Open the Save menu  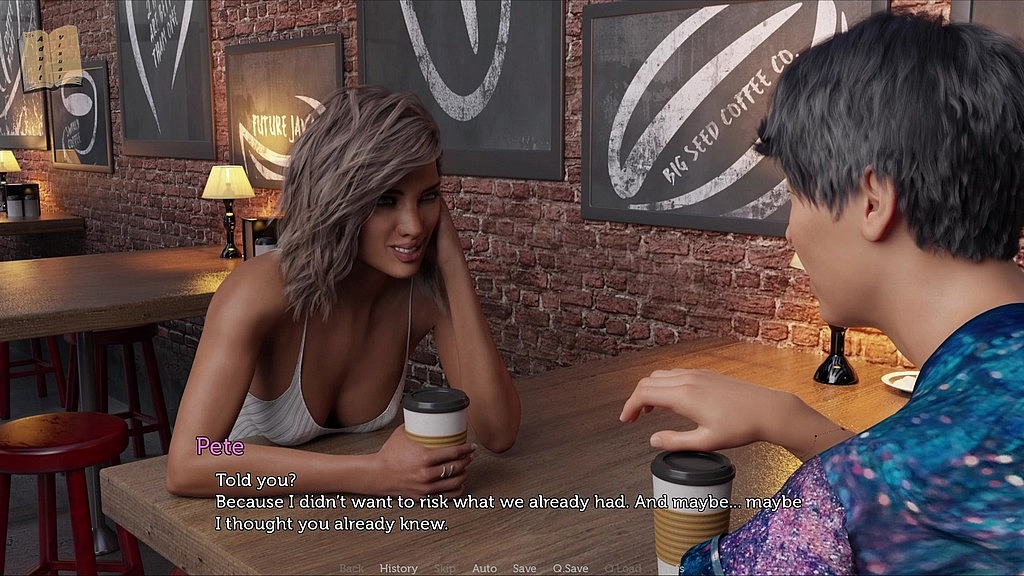pos(524,568)
